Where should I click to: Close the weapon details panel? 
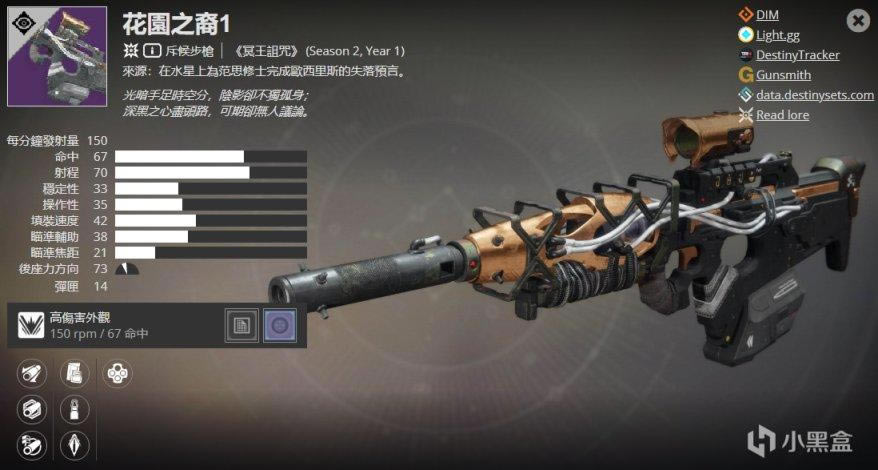858,20
